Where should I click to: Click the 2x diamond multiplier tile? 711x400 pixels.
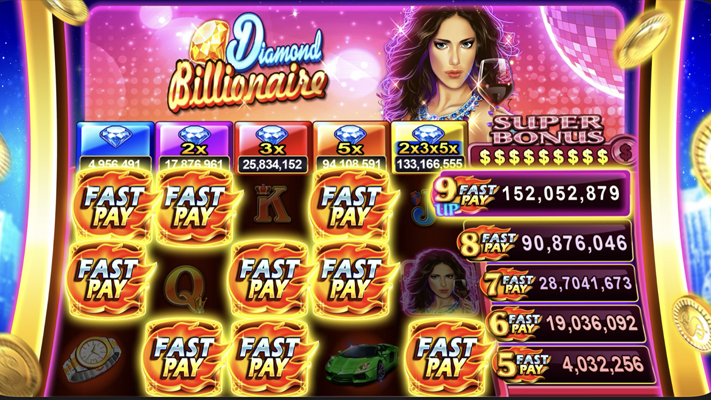tap(192, 145)
